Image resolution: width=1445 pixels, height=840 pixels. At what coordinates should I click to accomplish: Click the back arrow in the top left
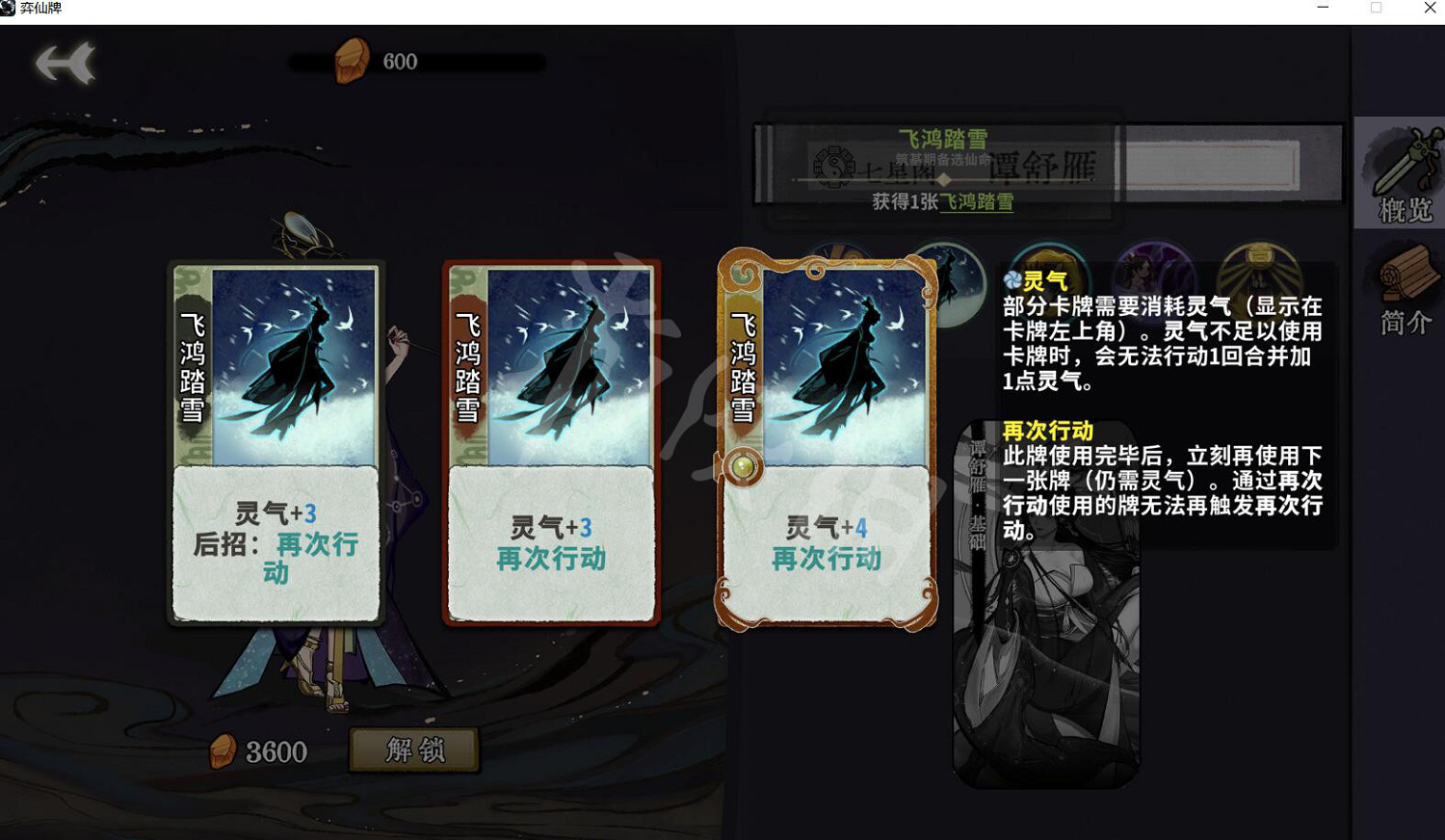(x=67, y=60)
